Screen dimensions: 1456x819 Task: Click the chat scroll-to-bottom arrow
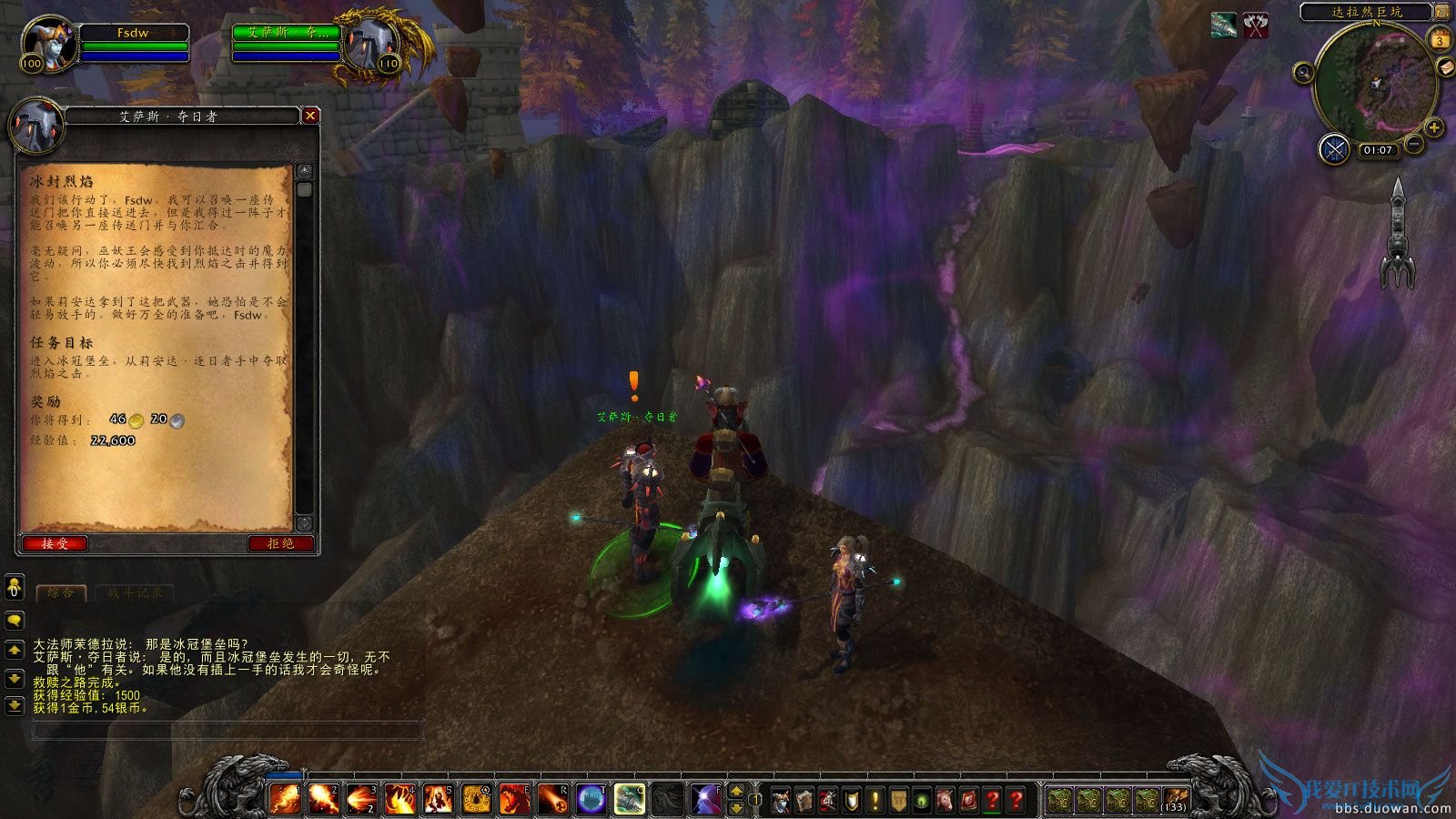pos(14,705)
